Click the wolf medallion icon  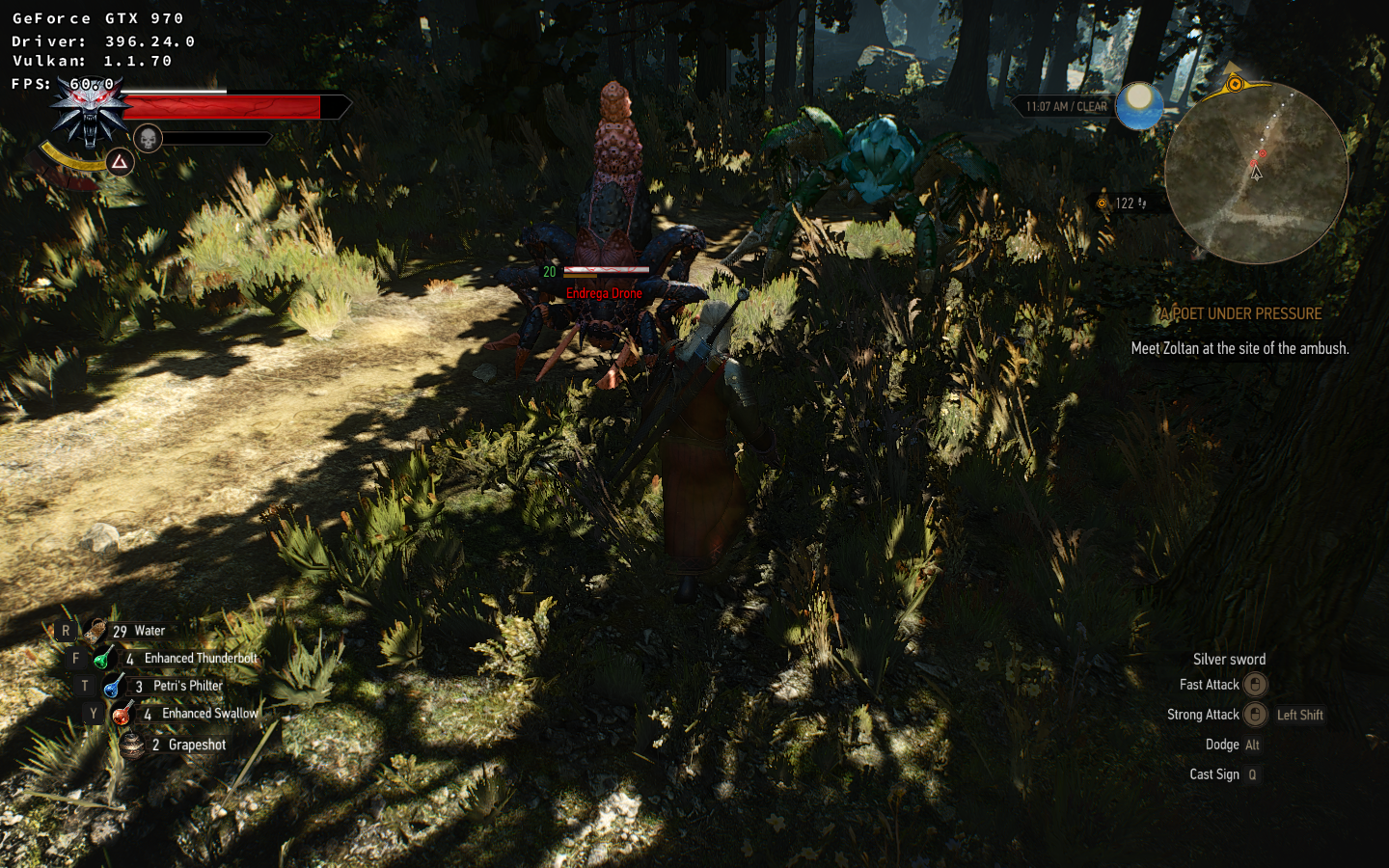[91, 112]
